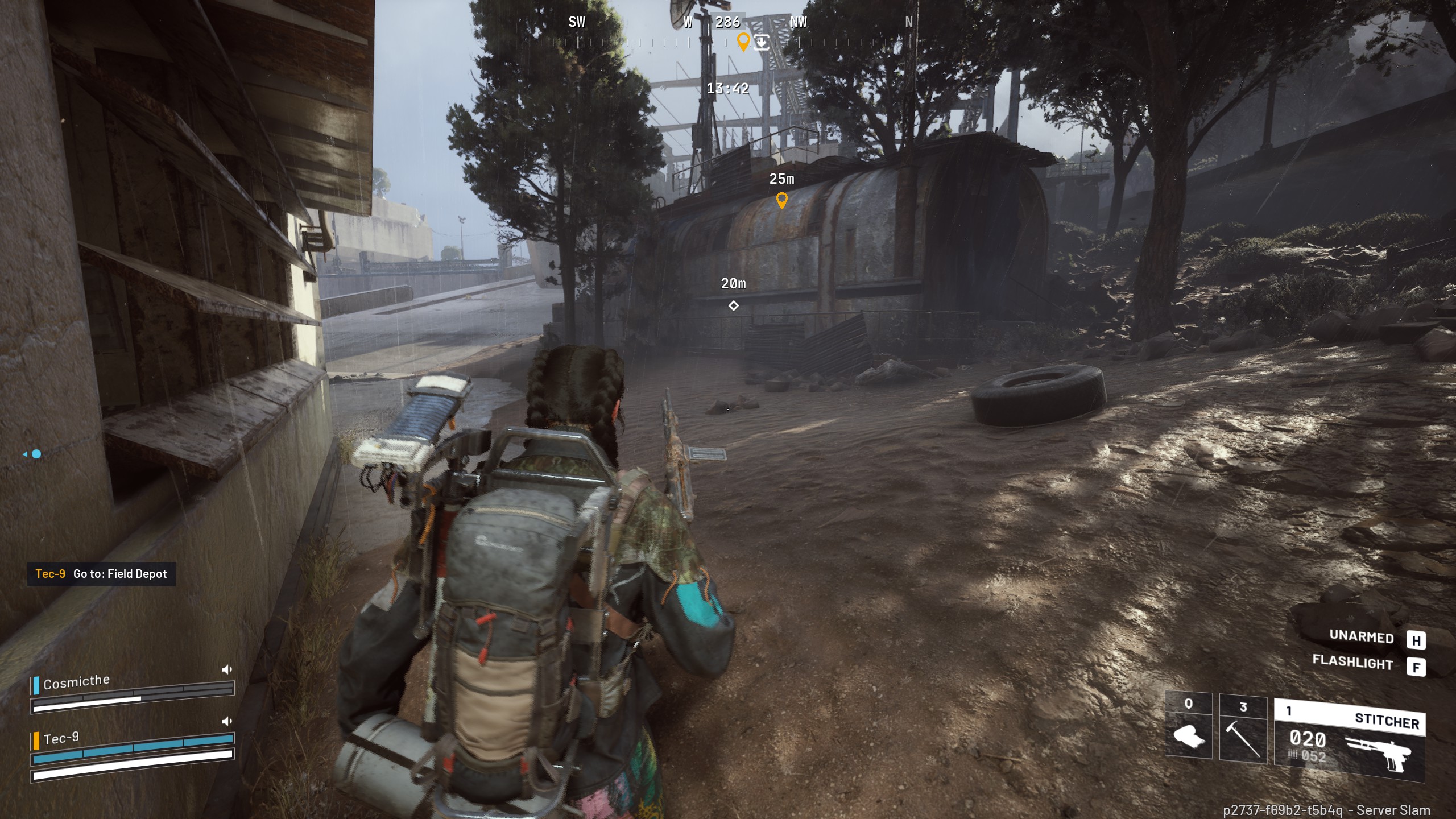This screenshot has height=819, width=1456.
Task: Toggle voice speaker icon for Cosmicthe
Action: point(227,669)
